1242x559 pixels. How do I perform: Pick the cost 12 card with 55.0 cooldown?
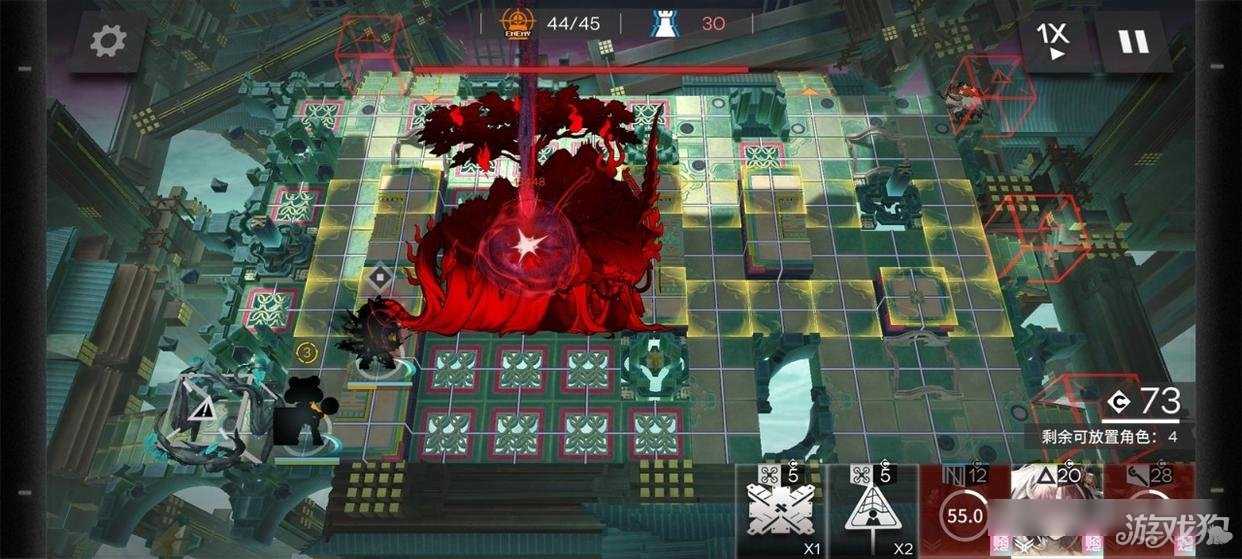pos(964,512)
